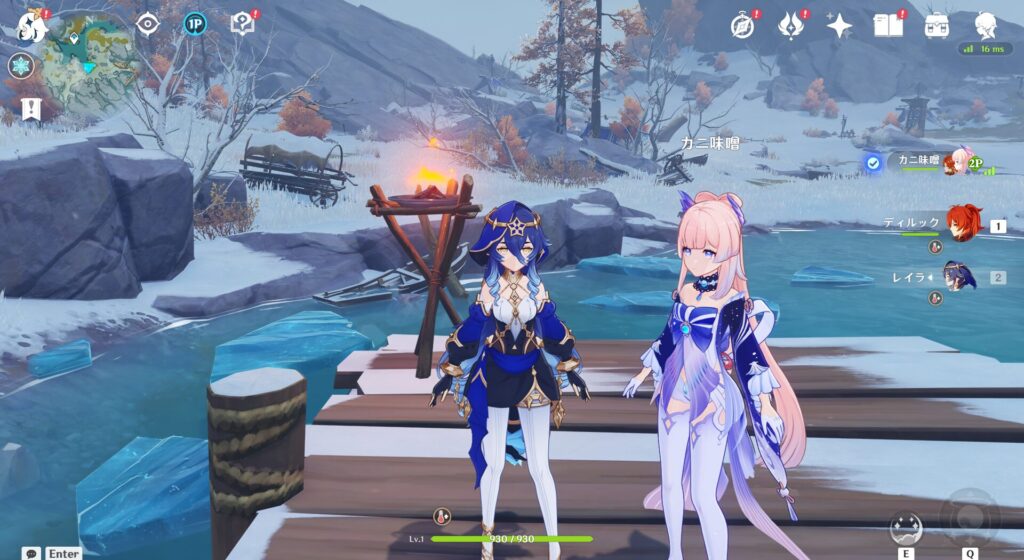The image size is (1024, 560).
Task: Open the Paimon main menu
Action: [31, 26]
